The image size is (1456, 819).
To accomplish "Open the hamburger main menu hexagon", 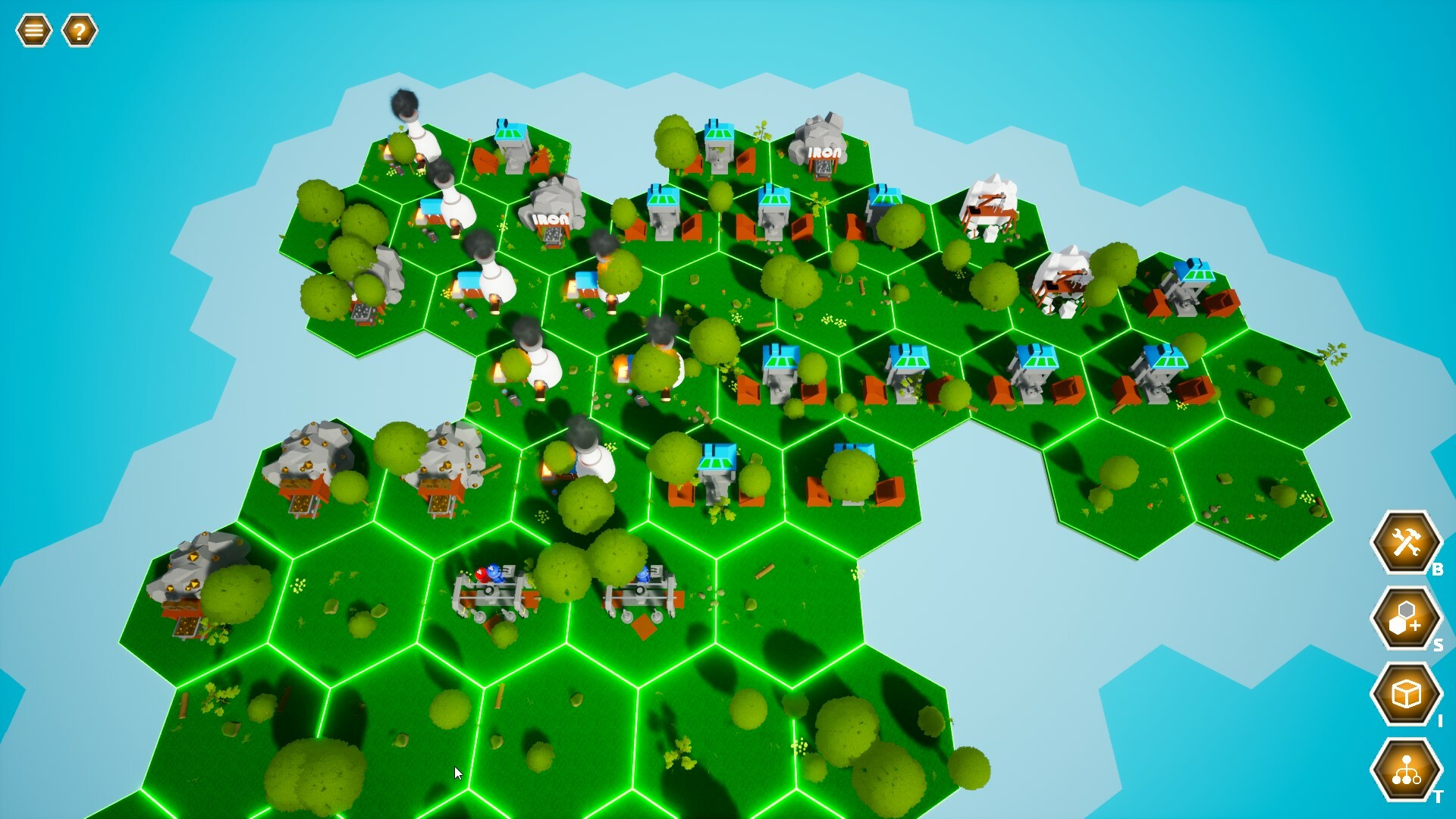I will [x=33, y=30].
